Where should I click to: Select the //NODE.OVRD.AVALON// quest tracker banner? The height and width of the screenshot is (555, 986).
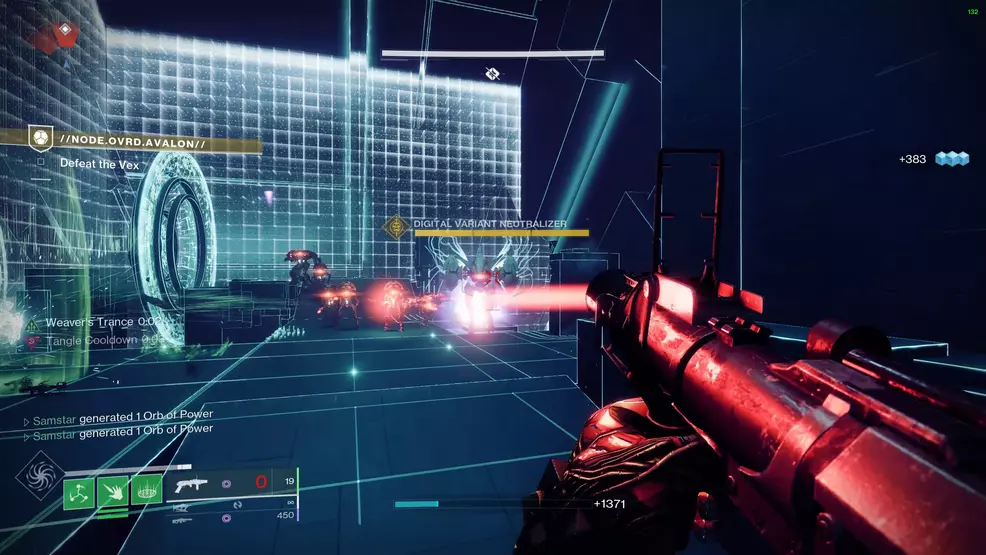coord(140,140)
